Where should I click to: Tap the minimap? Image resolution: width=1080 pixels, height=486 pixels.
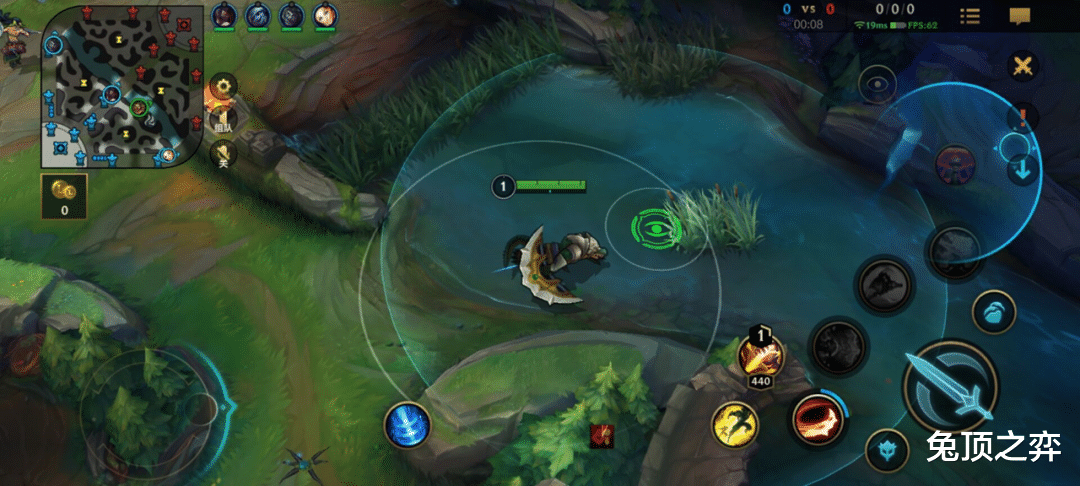click(x=109, y=87)
